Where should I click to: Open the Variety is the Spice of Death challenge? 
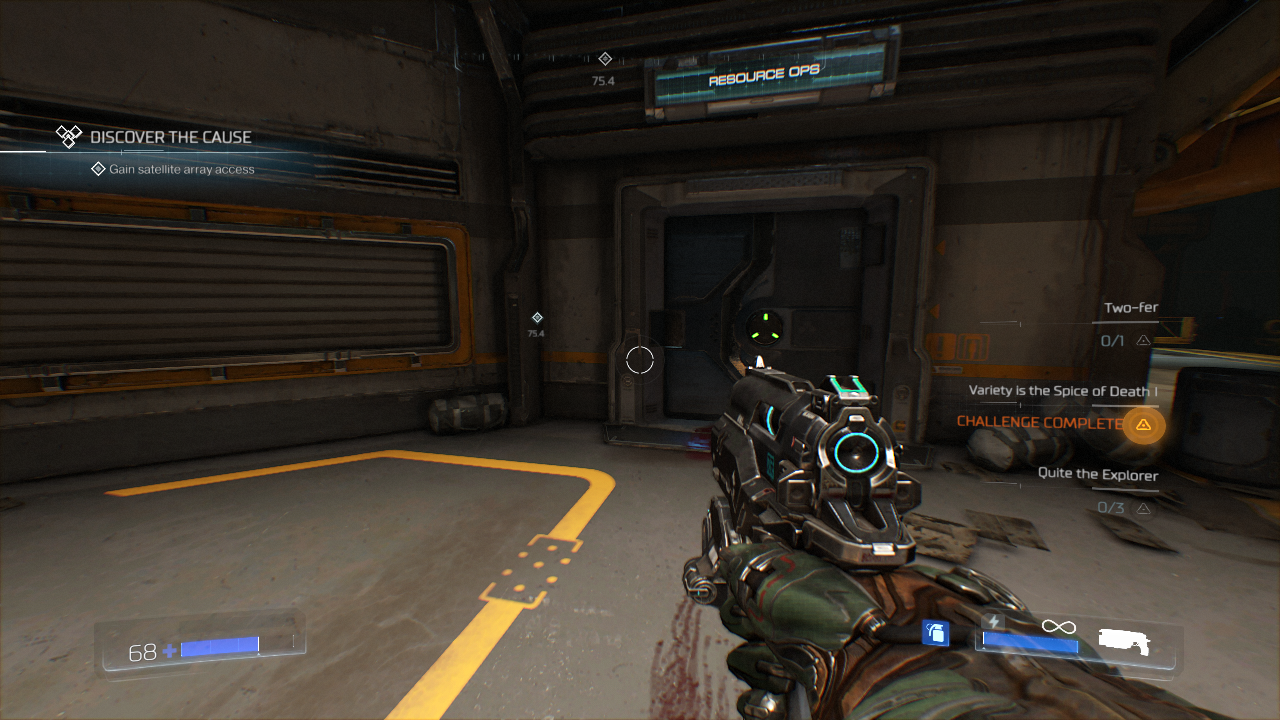tap(1063, 391)
